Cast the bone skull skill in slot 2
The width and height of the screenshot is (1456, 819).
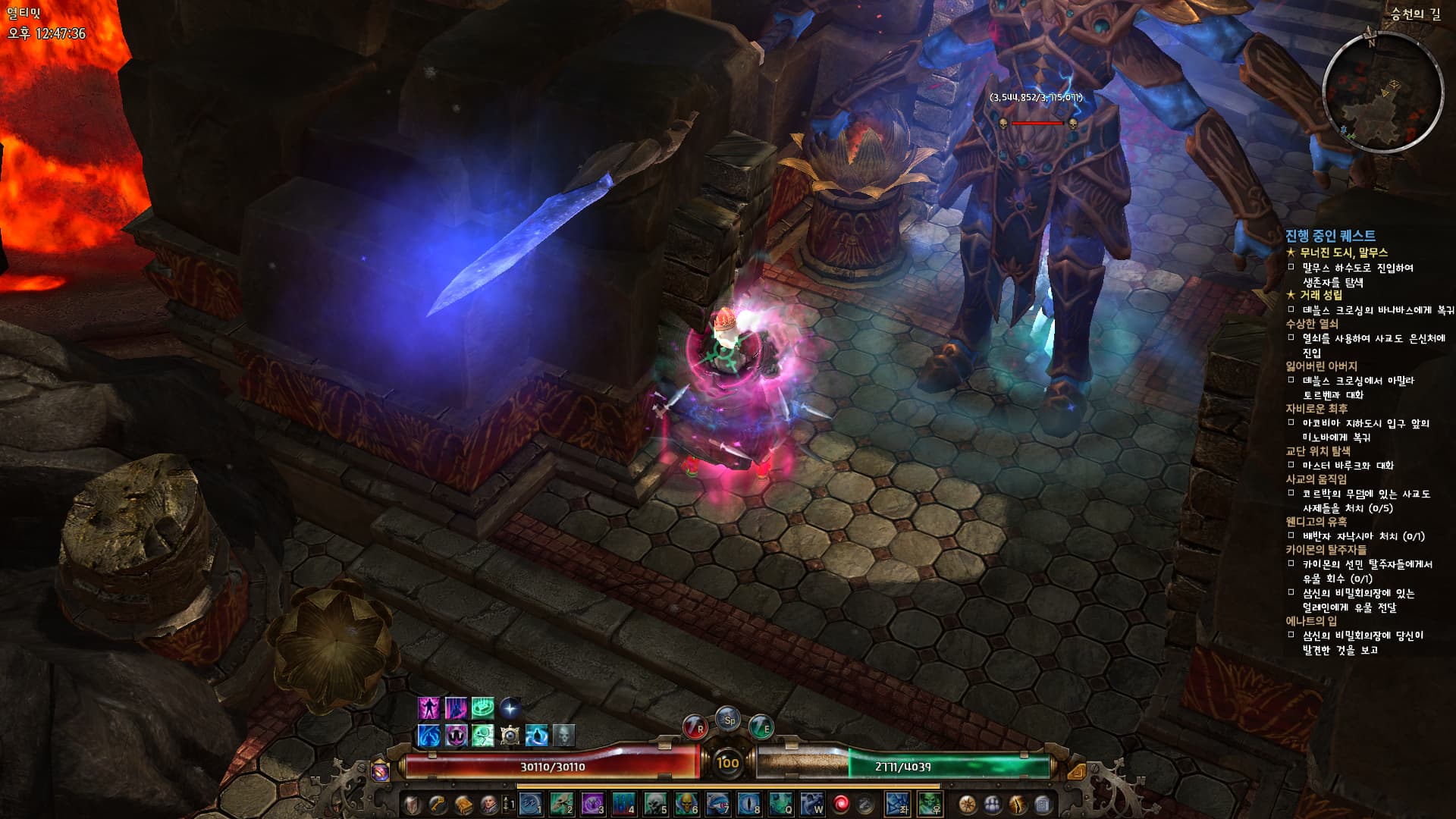(561, 804)
